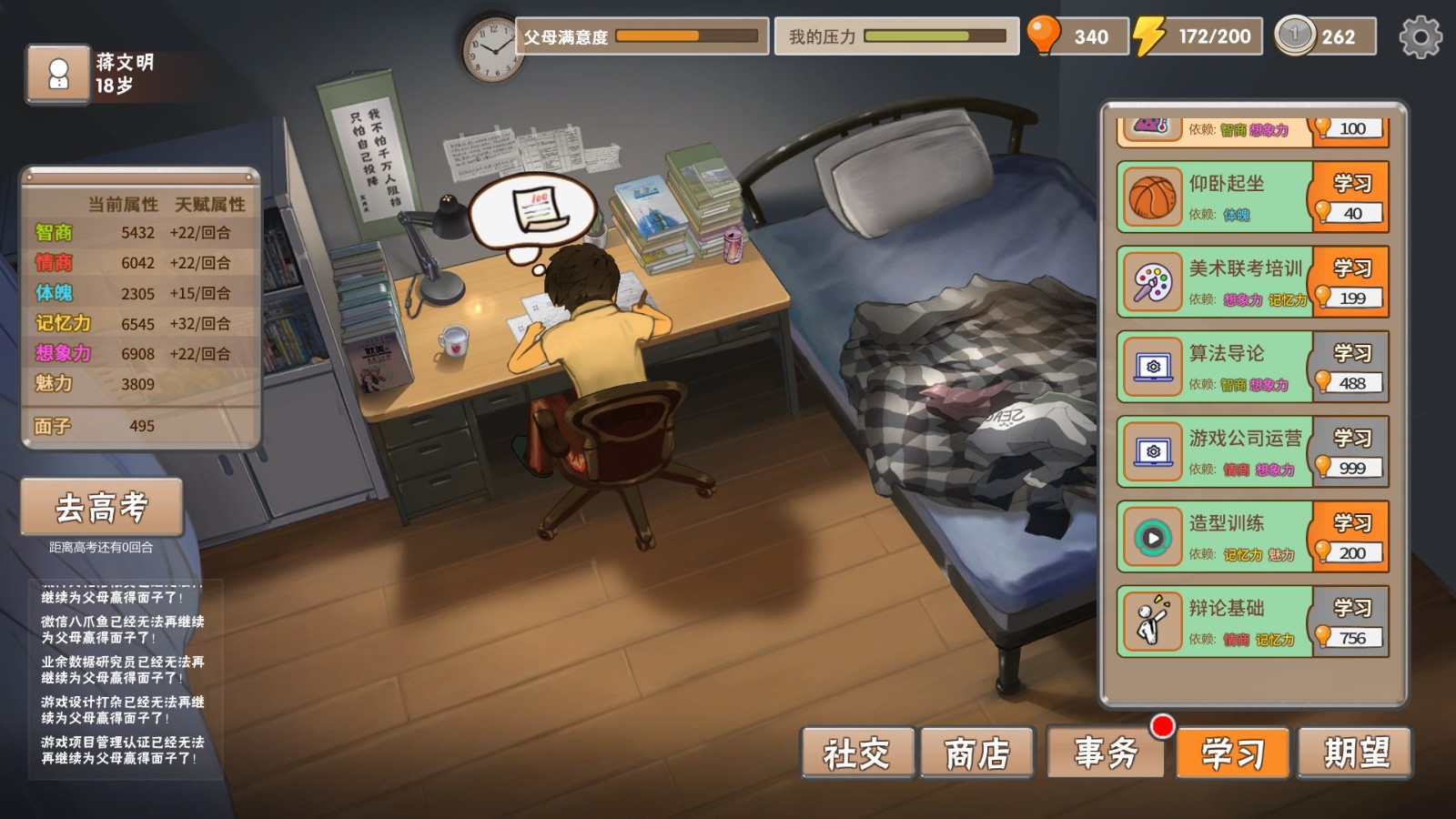
Task: Open the 商店 shop tab
Action: 977,753
